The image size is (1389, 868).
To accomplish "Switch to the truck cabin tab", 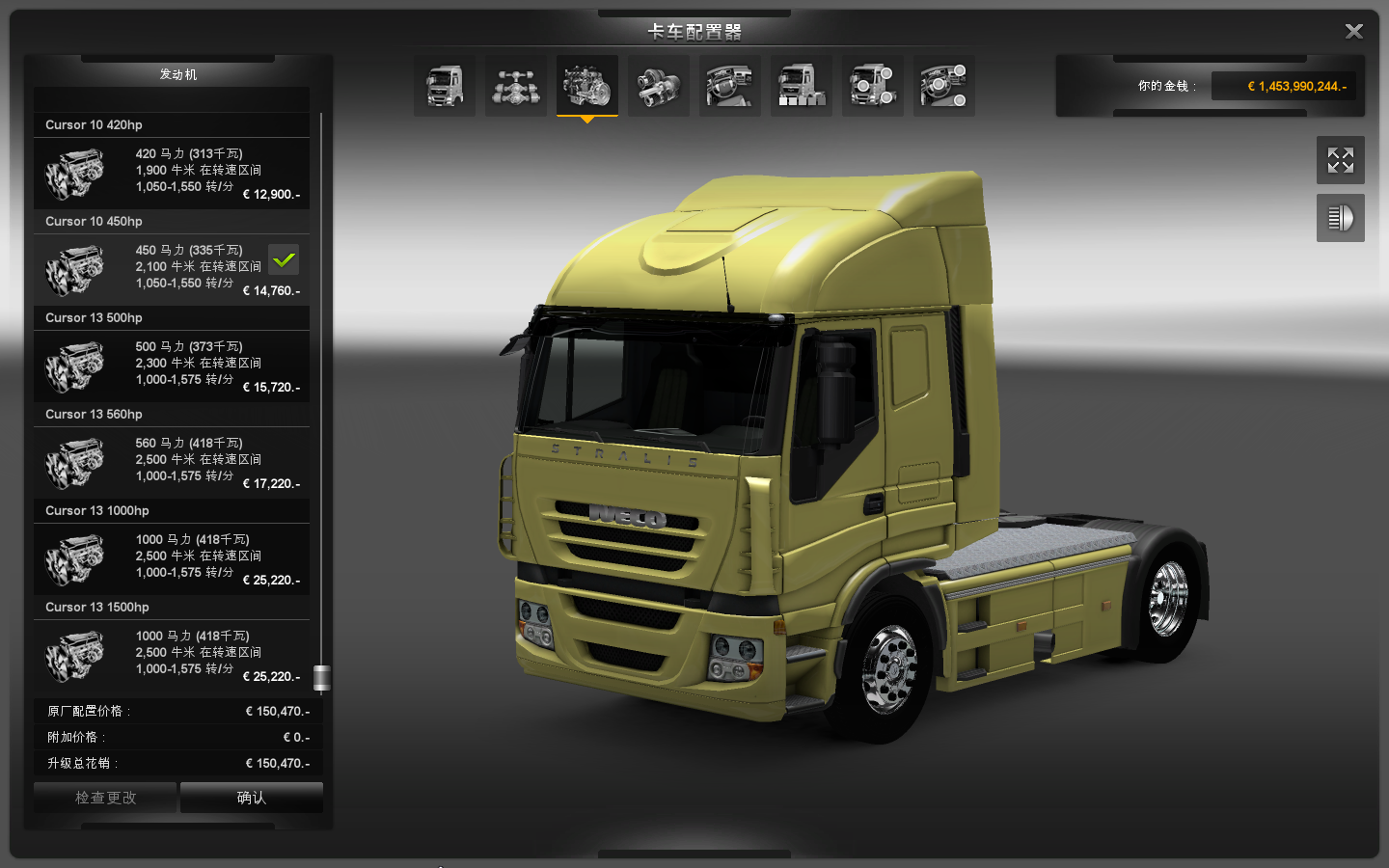I will 445,86.
